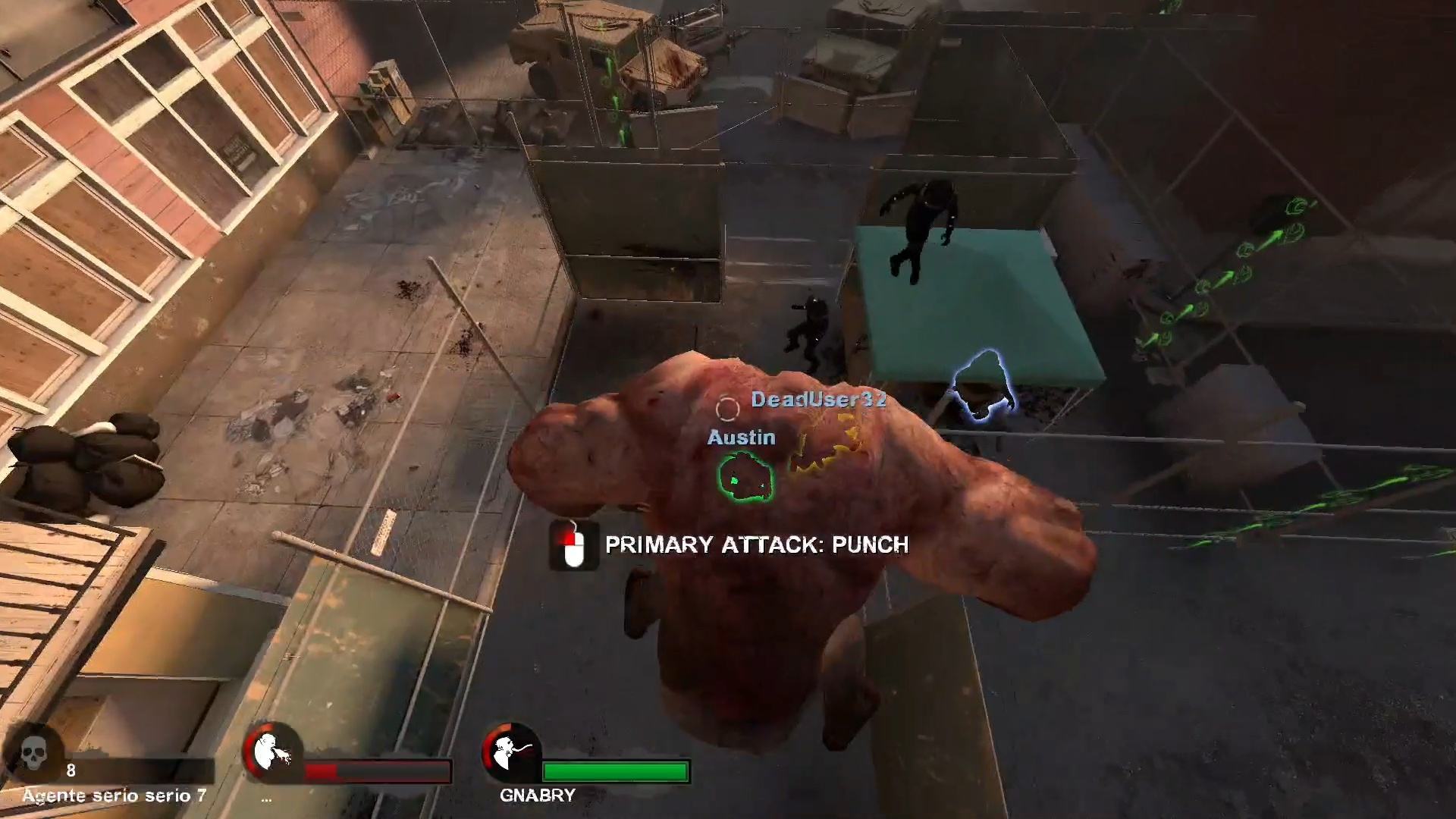This screenshot has height=819, width=1456.
Task: Select GNABRY's Smoker portrait icon
Action: 511,753
